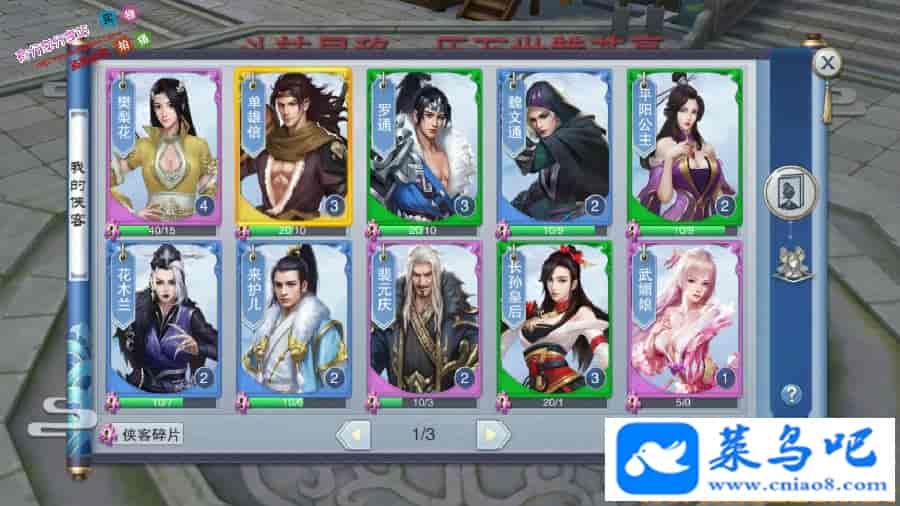The image size is (900, 506).
Task: Click the lotus flower icon
Action: (790, 260)
